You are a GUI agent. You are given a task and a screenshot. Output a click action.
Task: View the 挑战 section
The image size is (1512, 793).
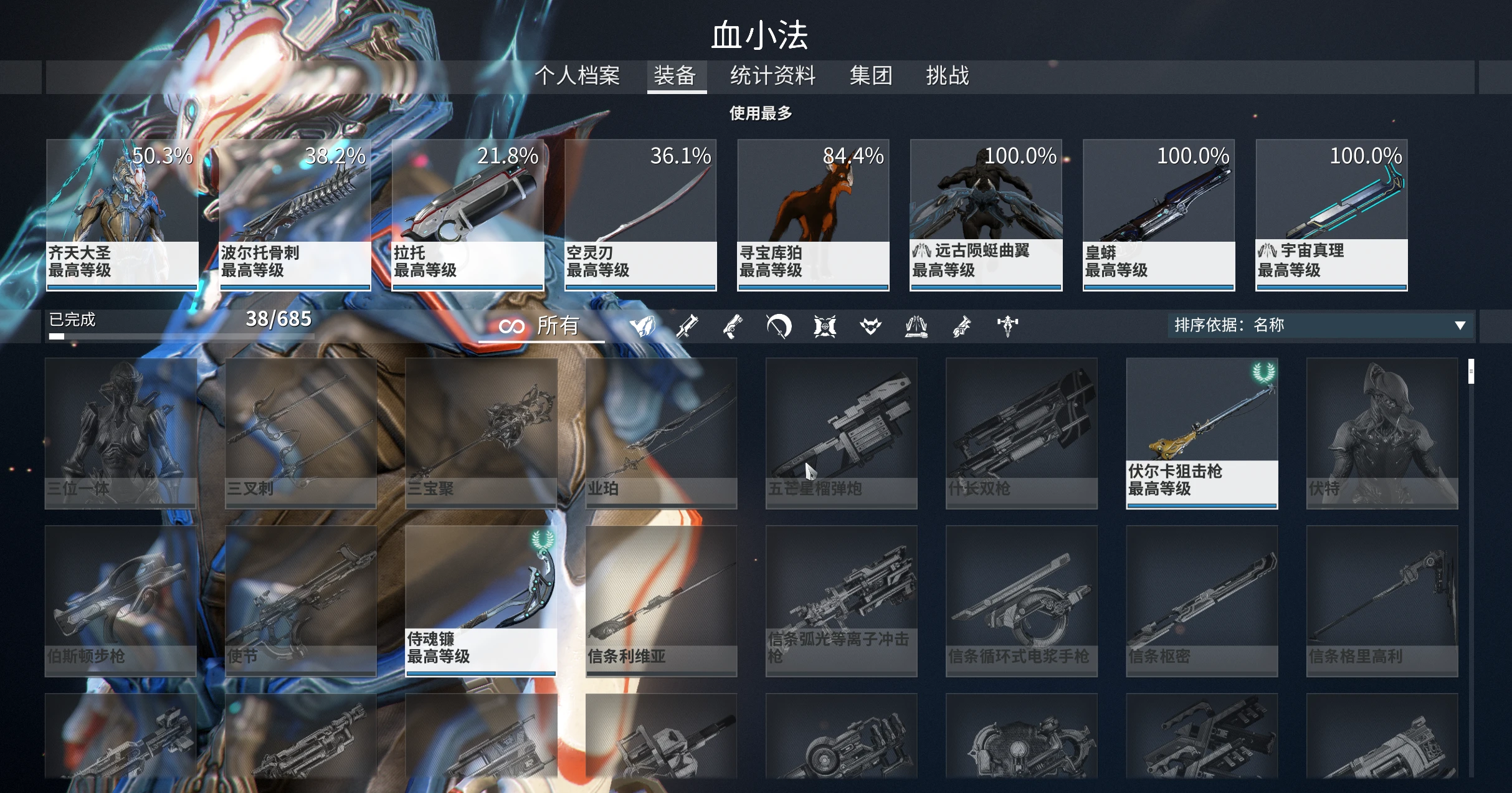coord(946,75)
